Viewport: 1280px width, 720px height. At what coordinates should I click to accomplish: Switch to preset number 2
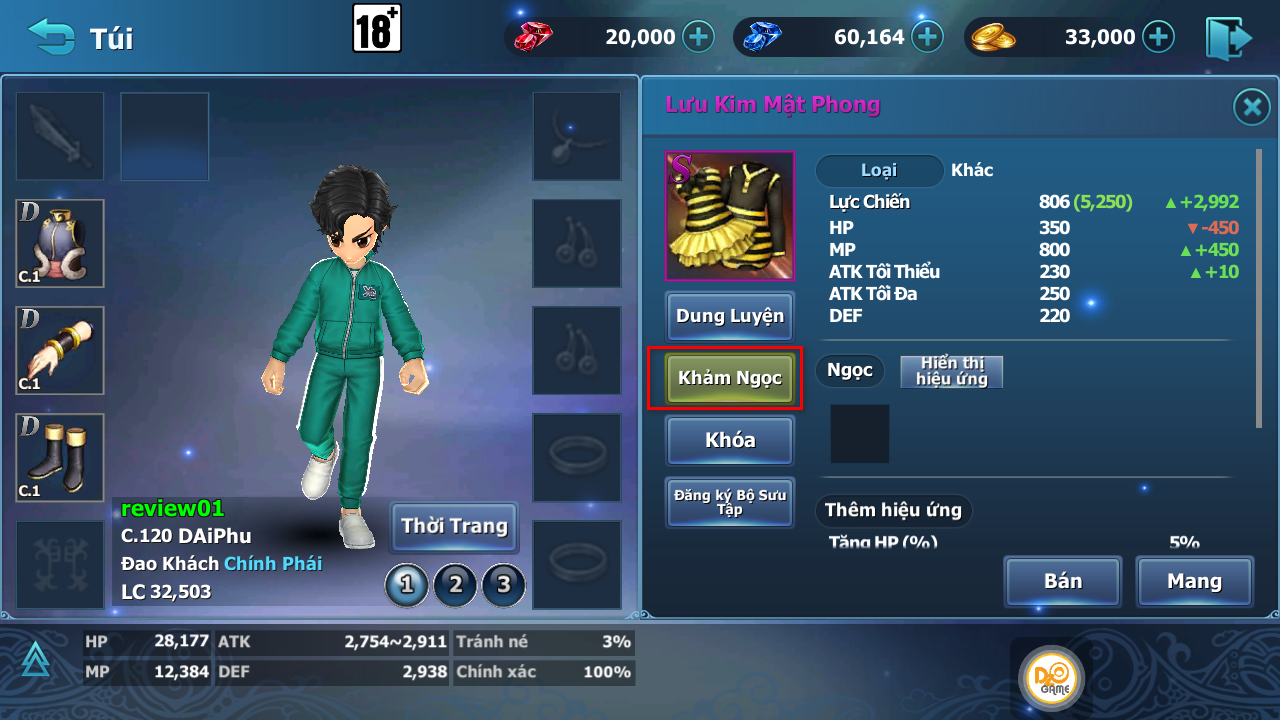coord(455,584)
